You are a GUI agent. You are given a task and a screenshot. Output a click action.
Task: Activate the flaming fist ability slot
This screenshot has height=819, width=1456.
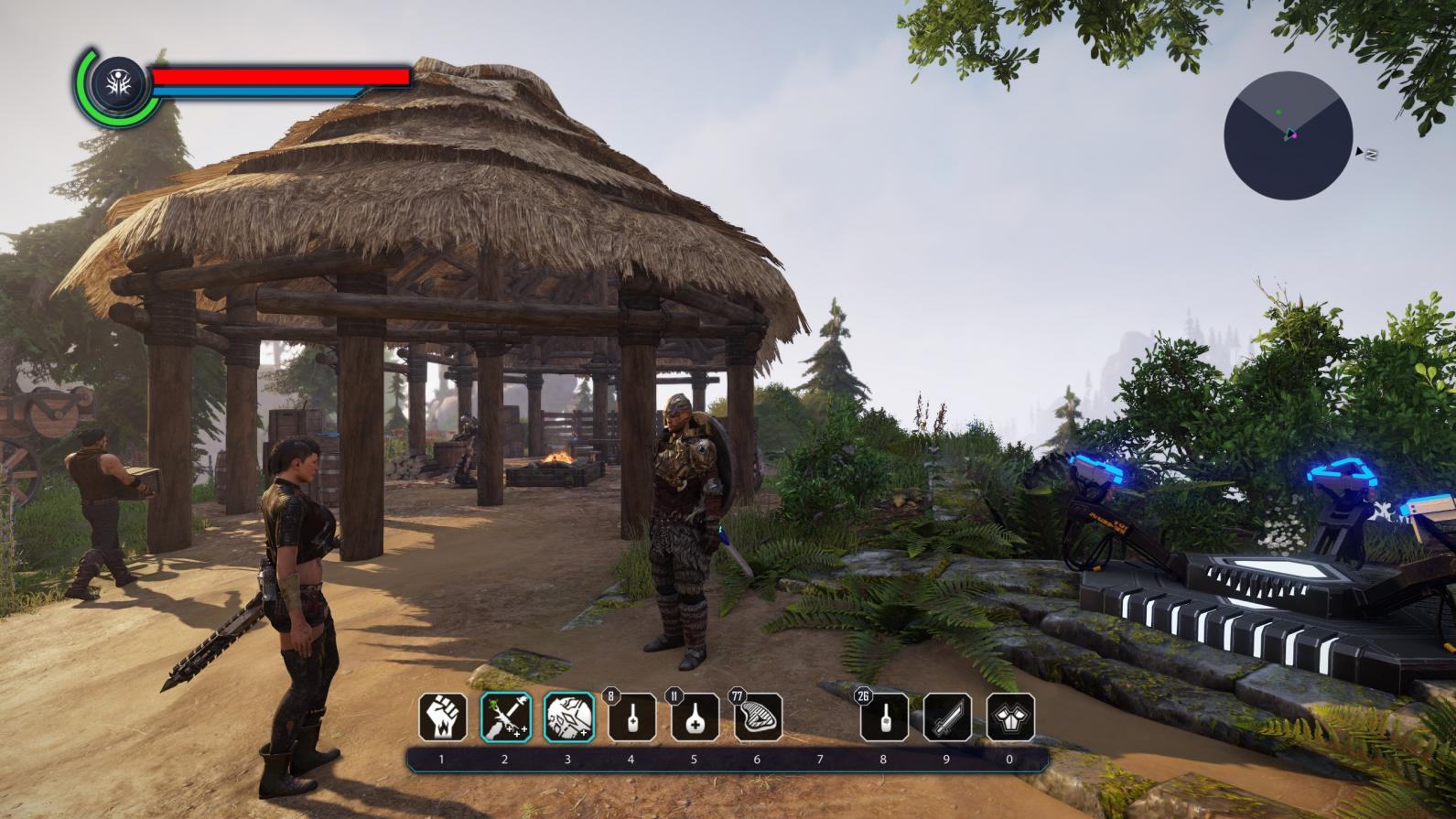pos(443,717)
